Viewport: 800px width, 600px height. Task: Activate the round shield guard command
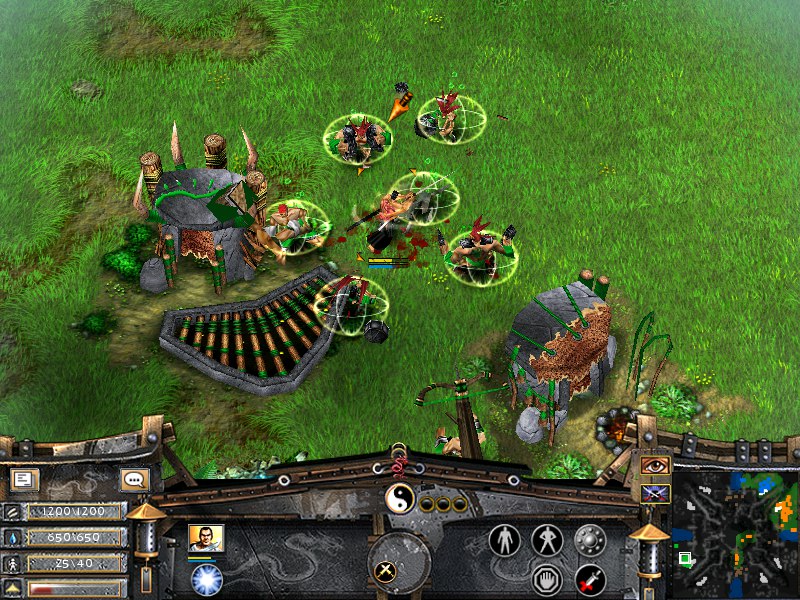pyautogui.click(x=589, y=540)
